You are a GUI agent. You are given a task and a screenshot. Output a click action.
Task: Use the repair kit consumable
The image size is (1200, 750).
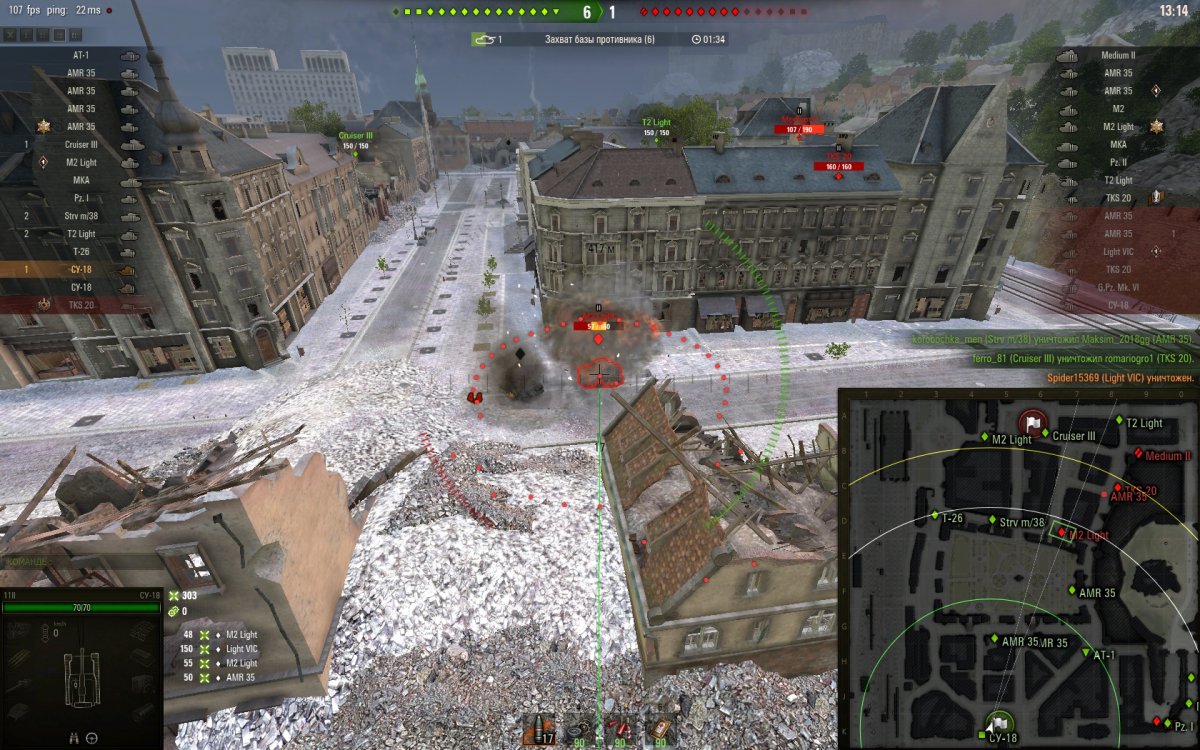point(578,731)
